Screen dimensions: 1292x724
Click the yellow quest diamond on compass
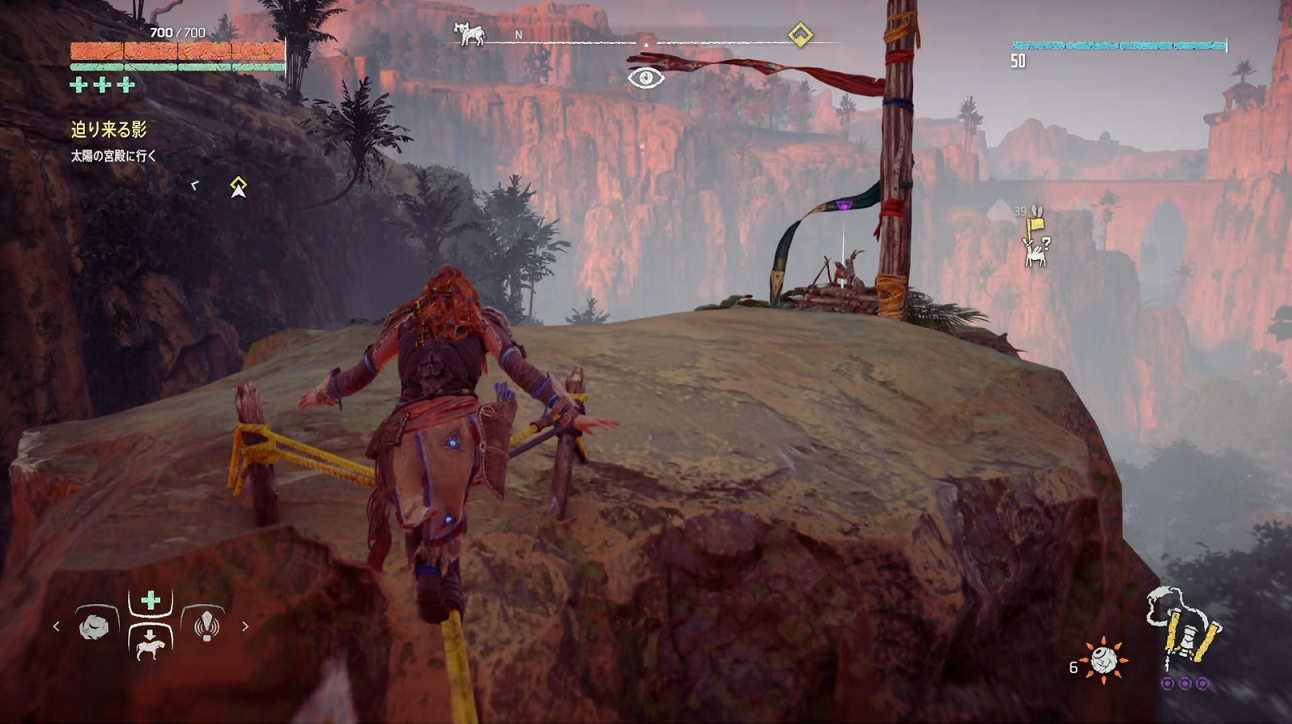click(799, 36)
